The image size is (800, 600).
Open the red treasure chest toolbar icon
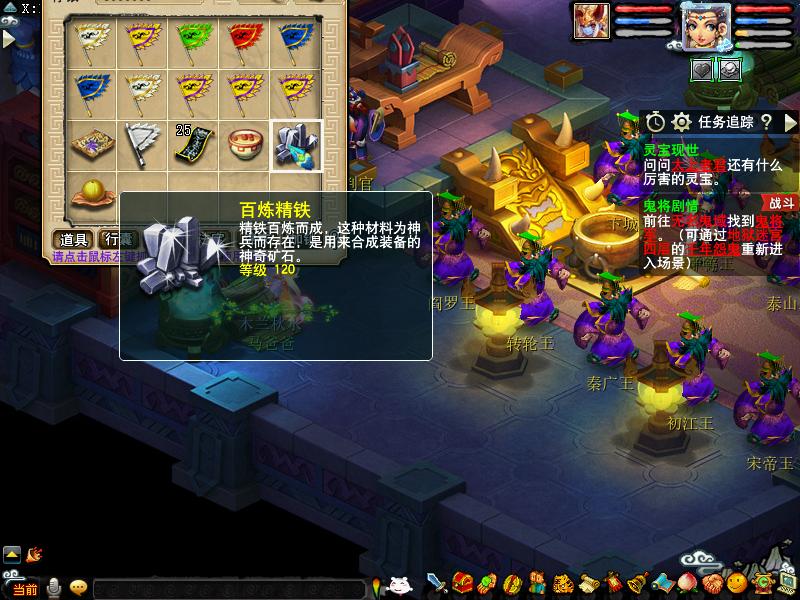point(462,583)
